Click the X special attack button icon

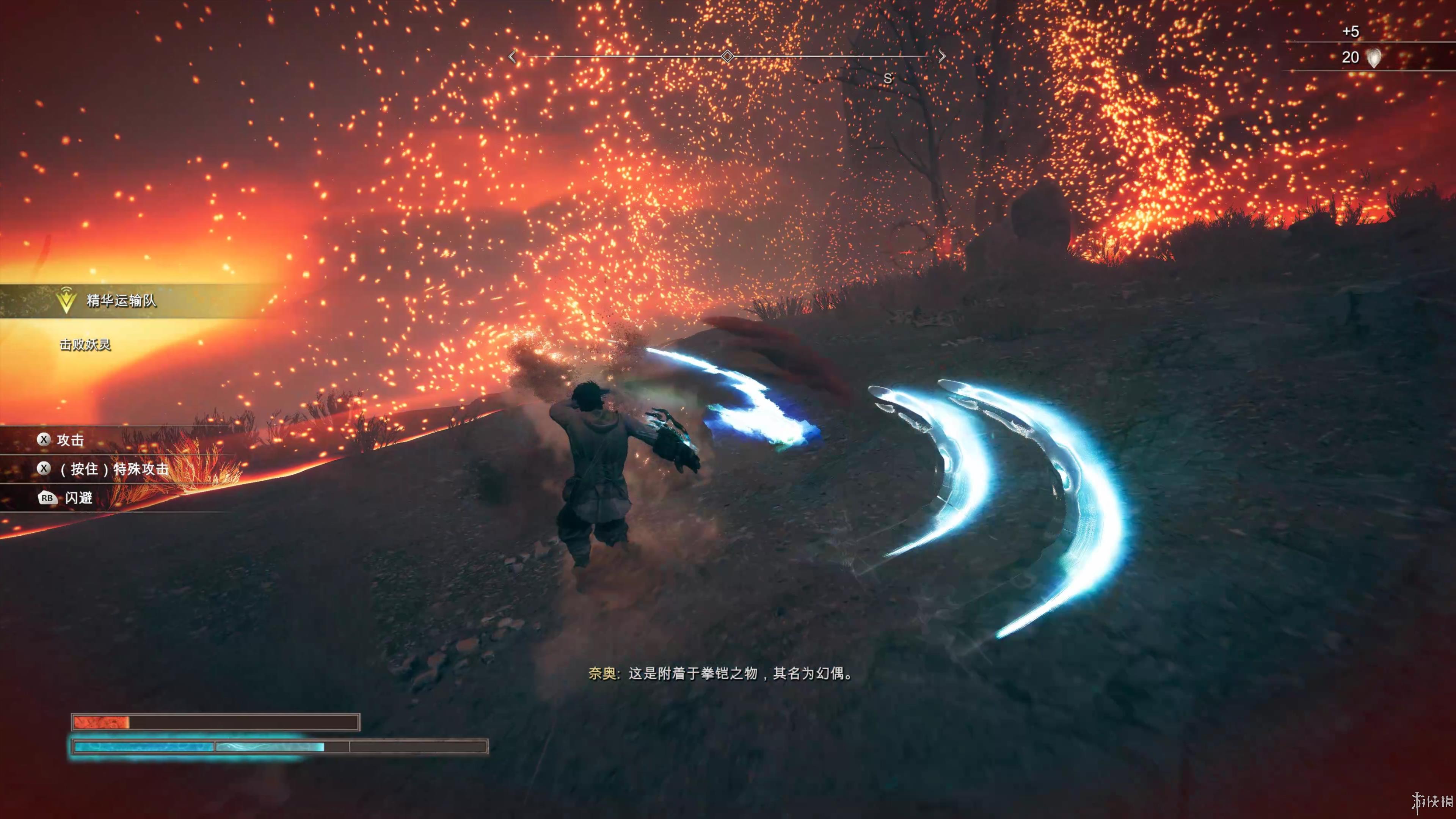tap(45, 469)
